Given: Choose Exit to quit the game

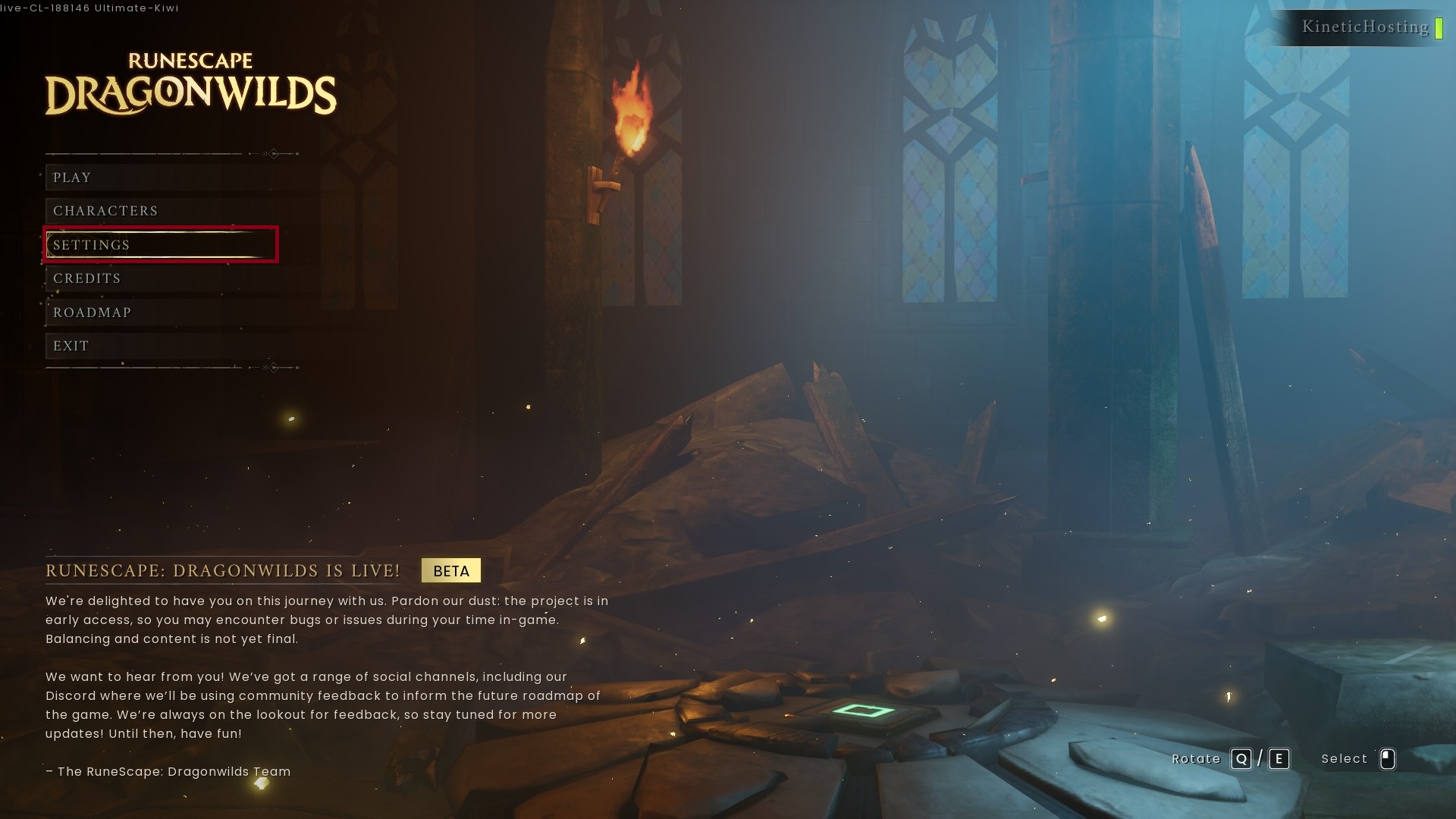Looking at the screenshot, I should [x=71, y=346].
